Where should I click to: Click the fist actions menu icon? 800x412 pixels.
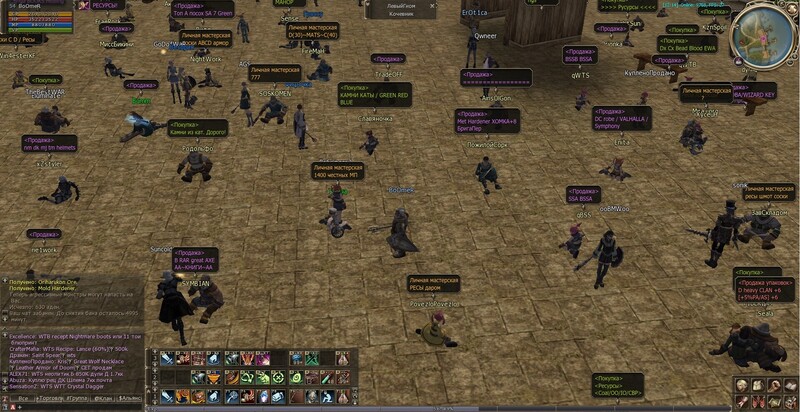773,385
